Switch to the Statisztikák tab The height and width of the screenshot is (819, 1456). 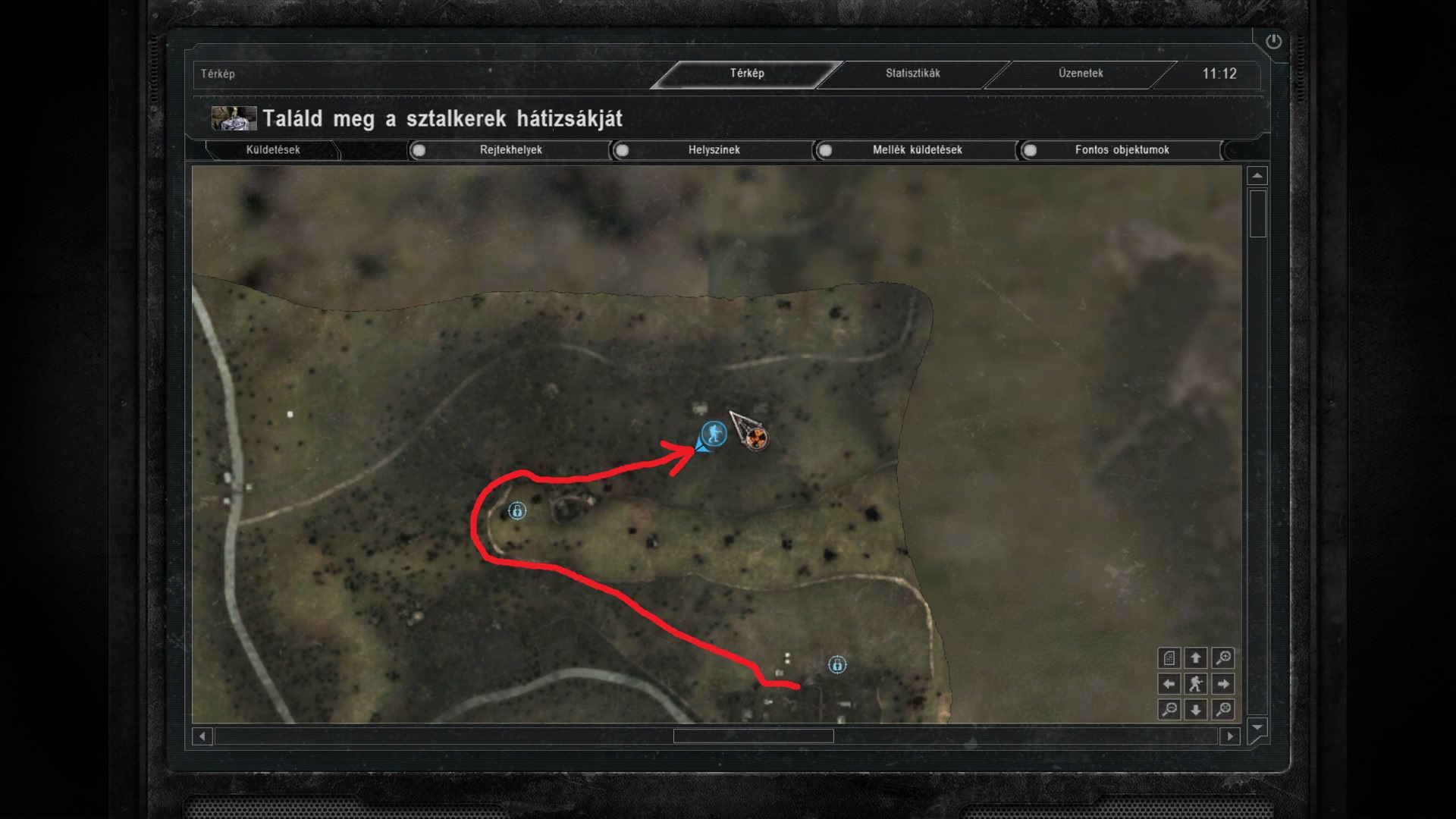click(912, 74)
